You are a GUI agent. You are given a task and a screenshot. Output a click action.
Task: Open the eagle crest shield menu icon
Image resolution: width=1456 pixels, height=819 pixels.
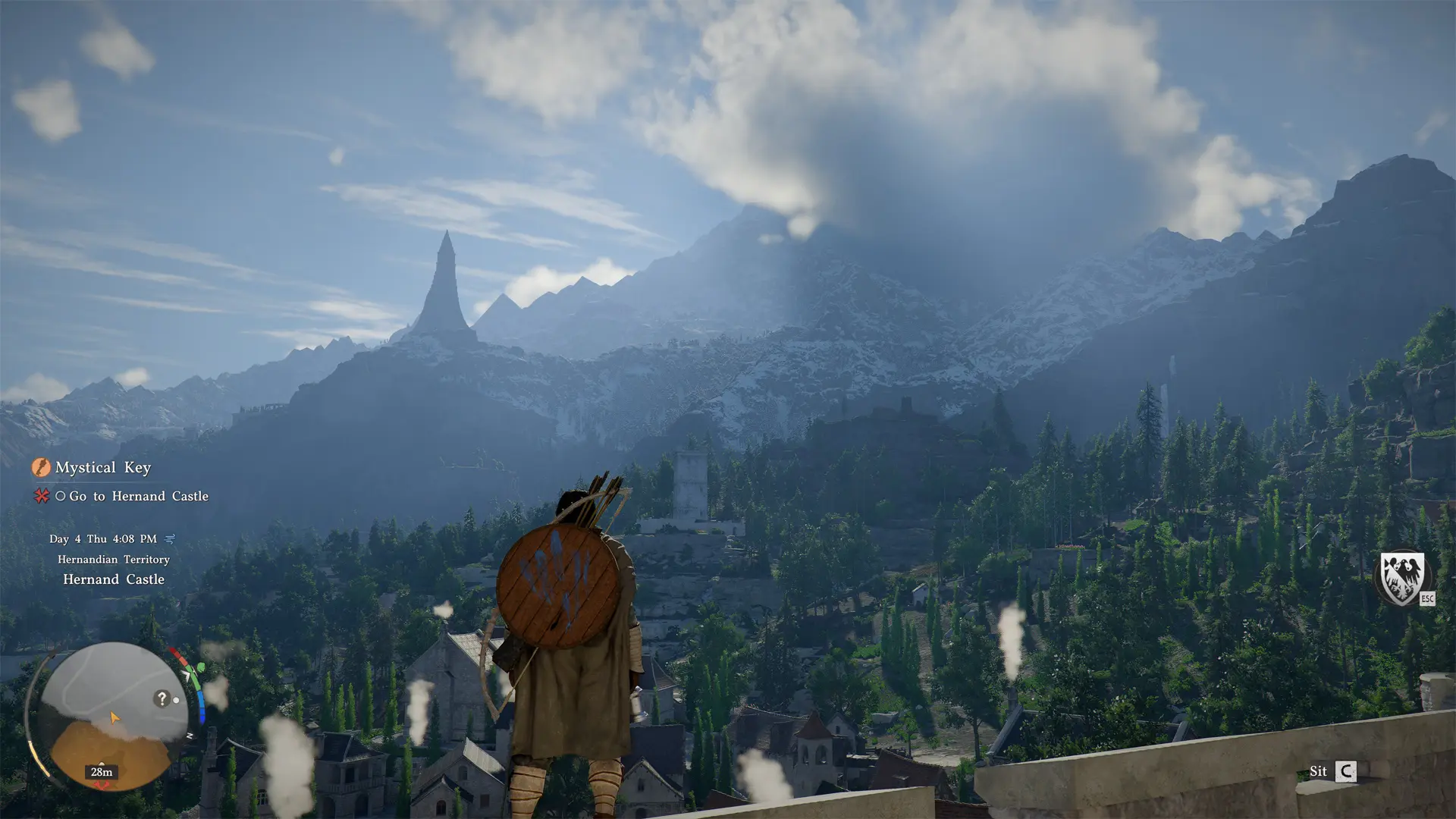pos(1401,578)
